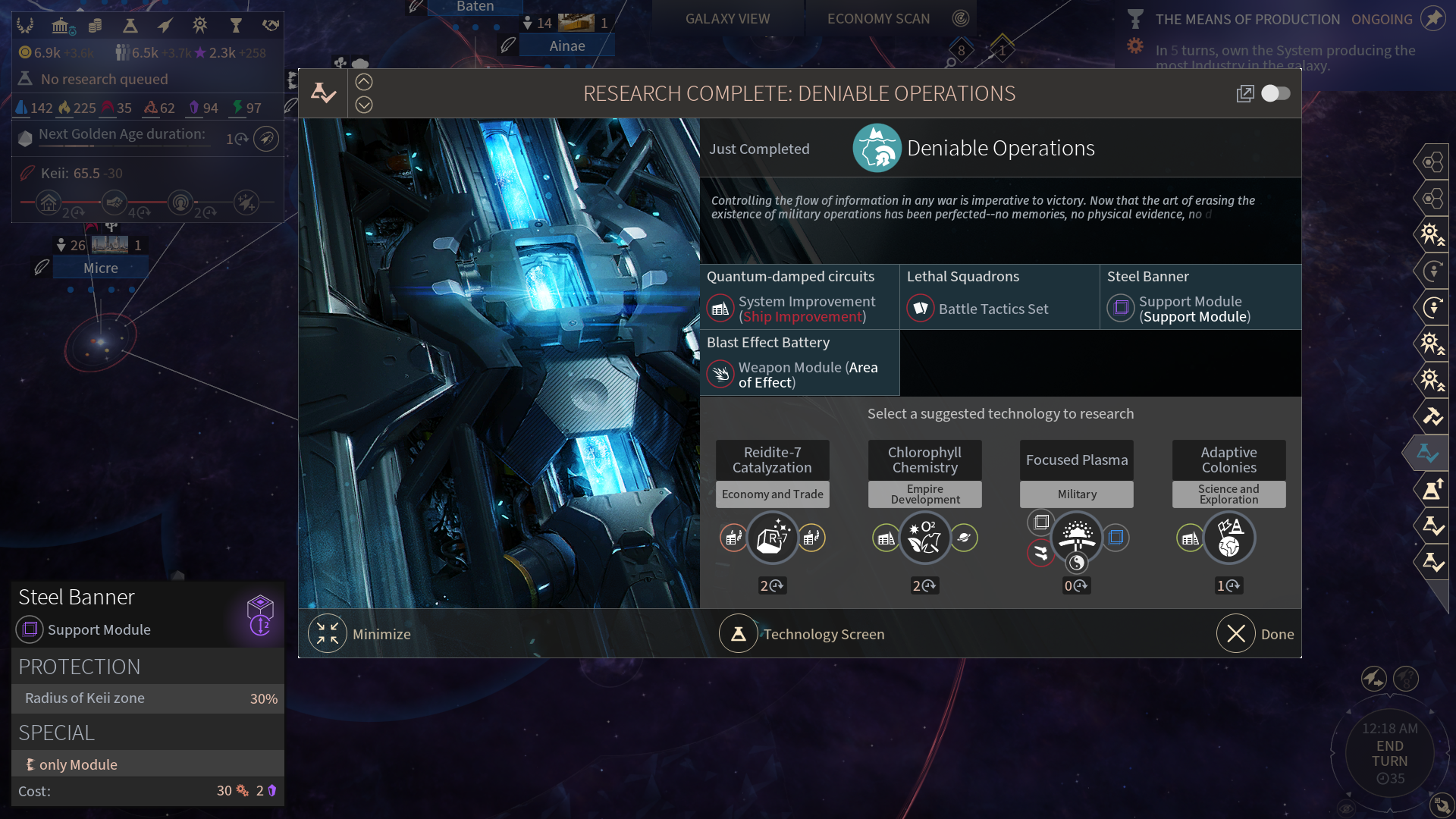
Task: Inspect the Lethal Squadrons battle tactics unlock
Action: tap(999, 297)
